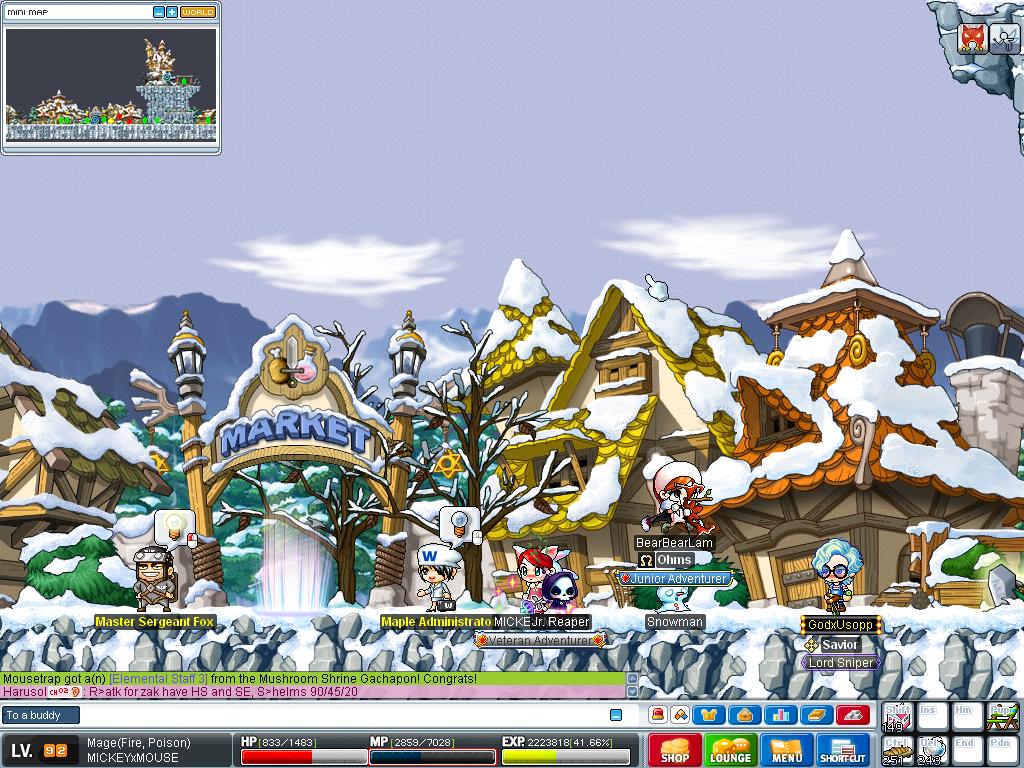Click the red fox buff icon
This screenshot has width=1024, height=768.
click(972, 38)
